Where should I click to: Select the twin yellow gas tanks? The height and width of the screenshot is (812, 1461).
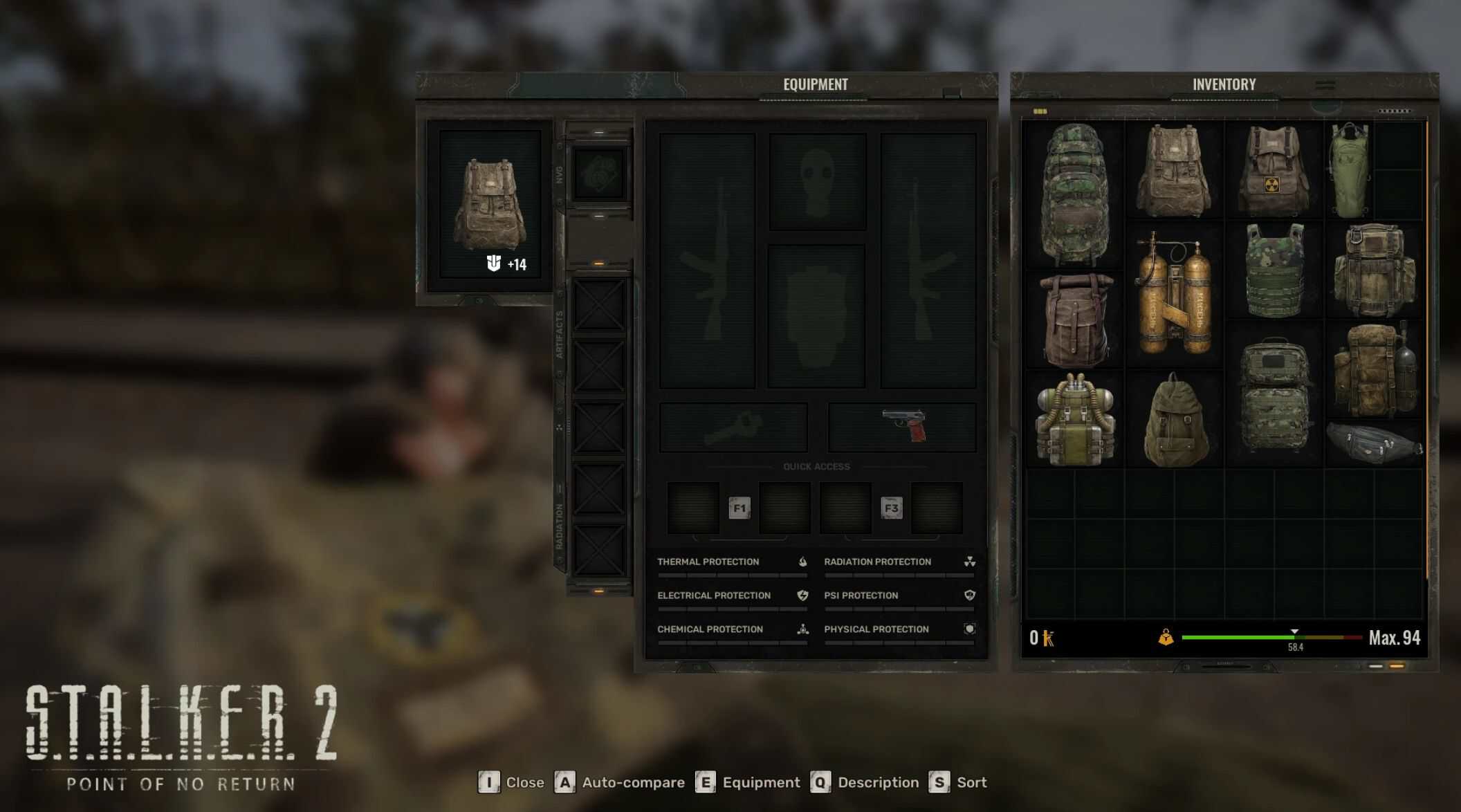[1174, 294]
